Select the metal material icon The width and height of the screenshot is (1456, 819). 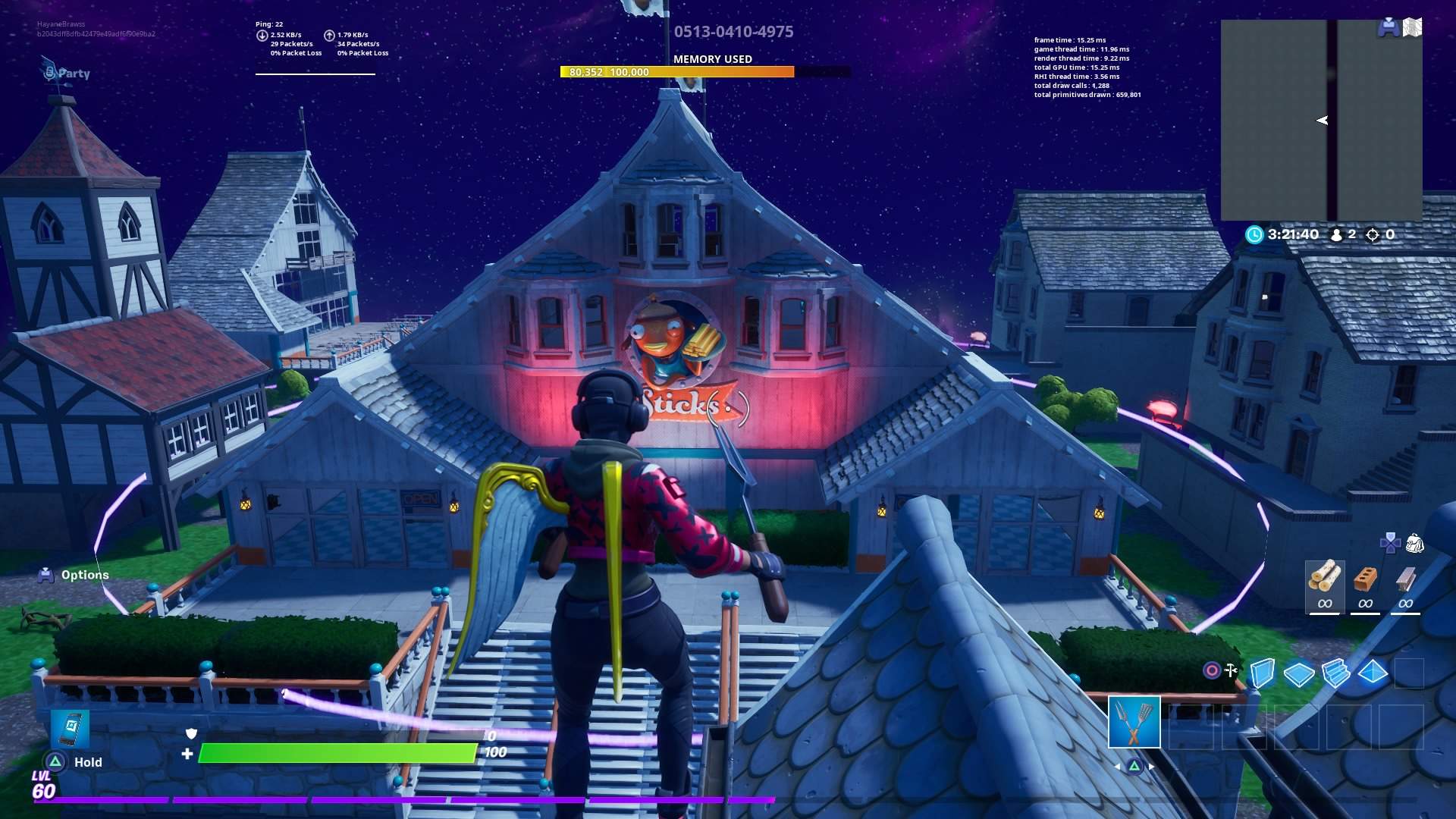pos(1407,579)
